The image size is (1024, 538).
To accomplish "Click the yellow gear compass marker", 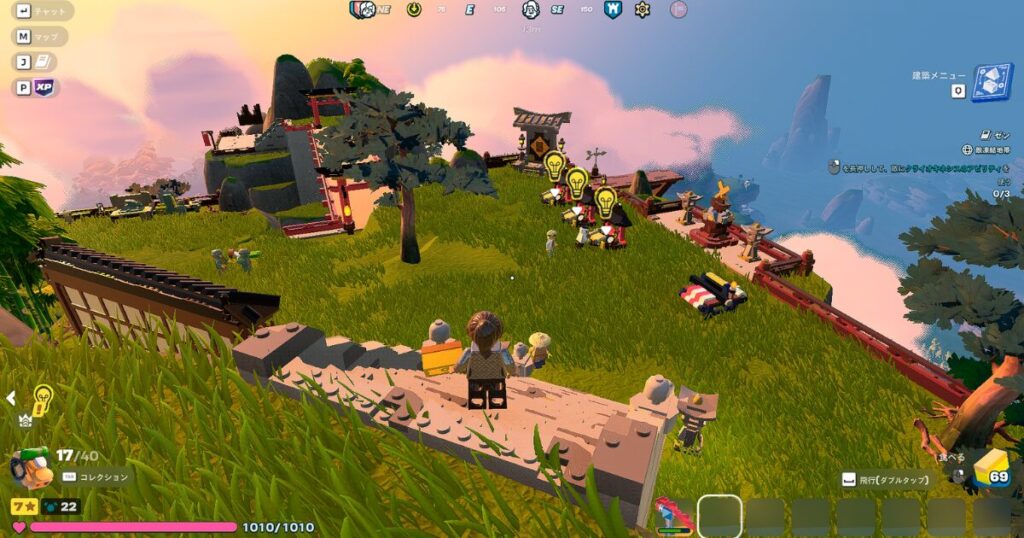I will (x=642, y=9).
